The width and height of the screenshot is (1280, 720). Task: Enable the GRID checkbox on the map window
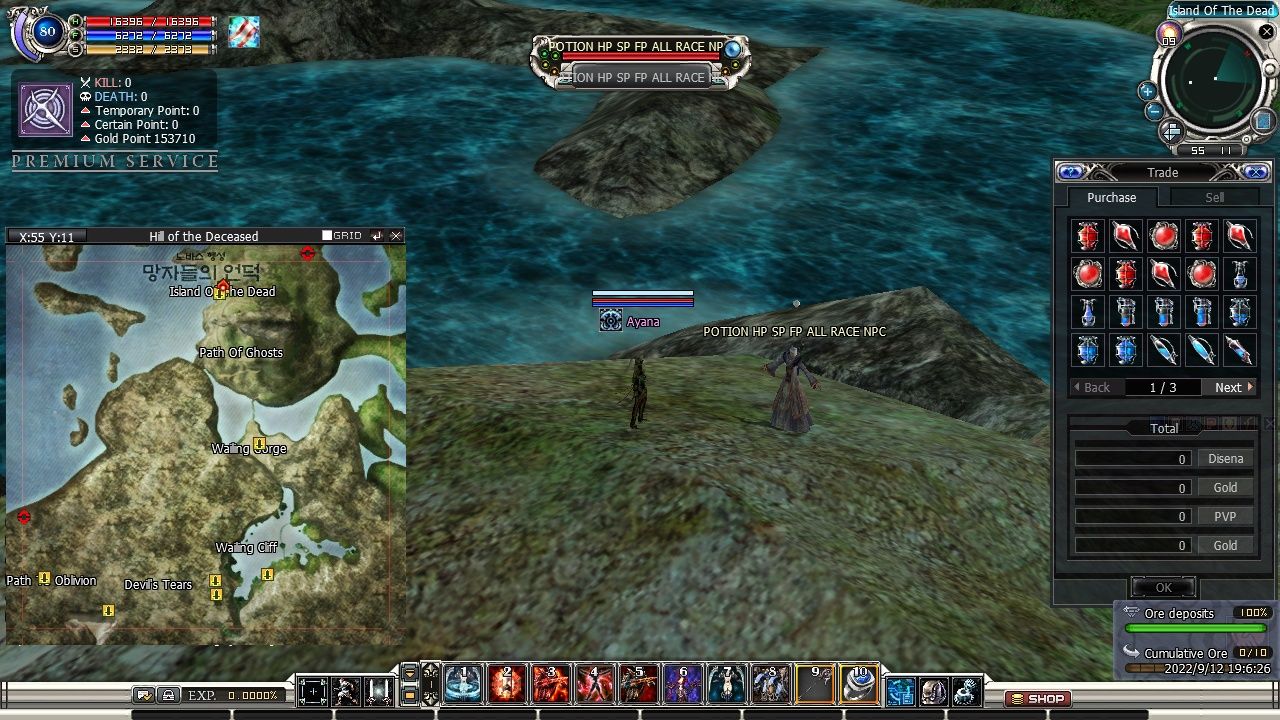pyautogui.click(x=327, y=235)
